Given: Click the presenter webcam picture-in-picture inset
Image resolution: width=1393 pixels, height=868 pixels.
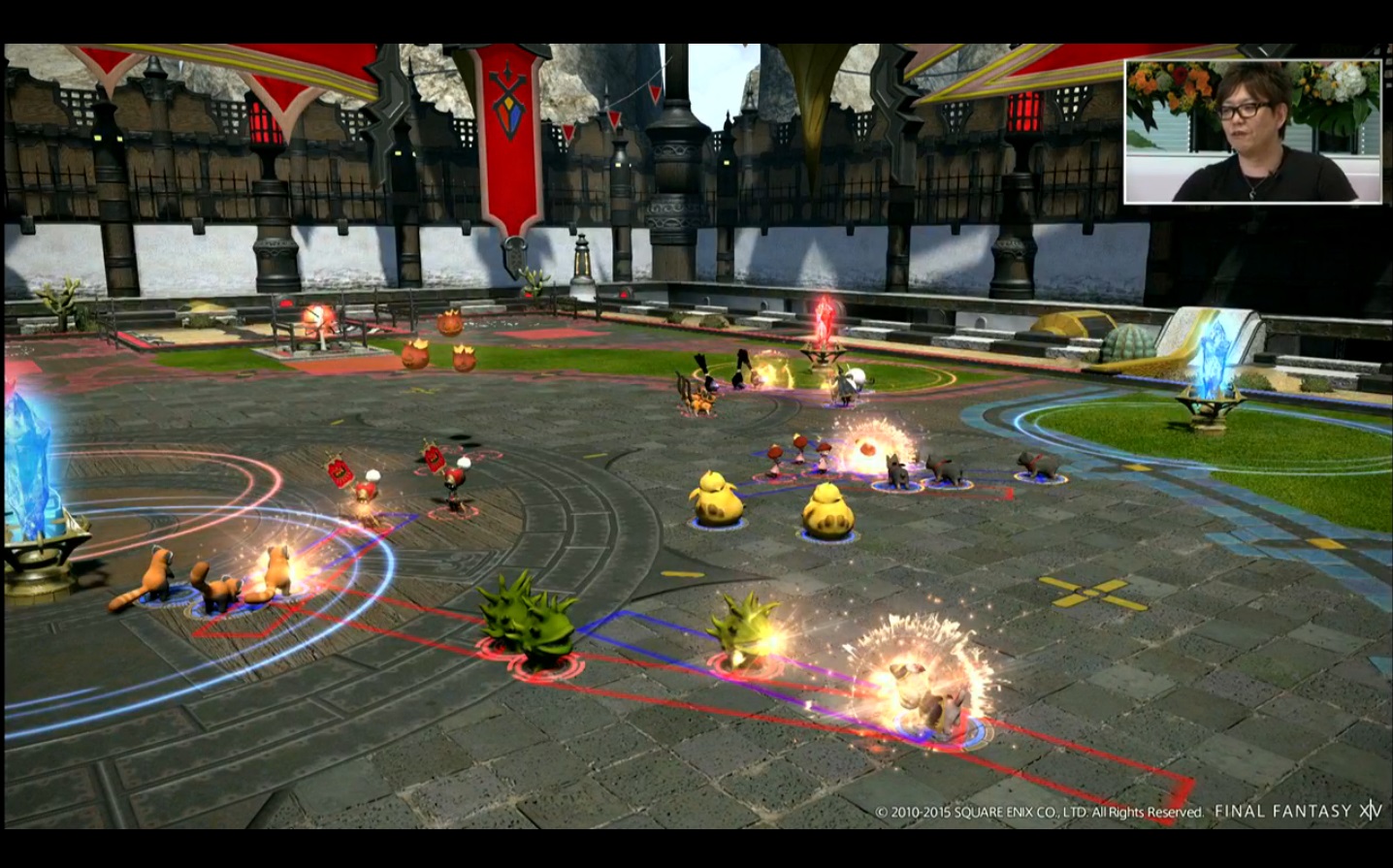Looking at the screenshot, I should click(x=1252, y=132).
